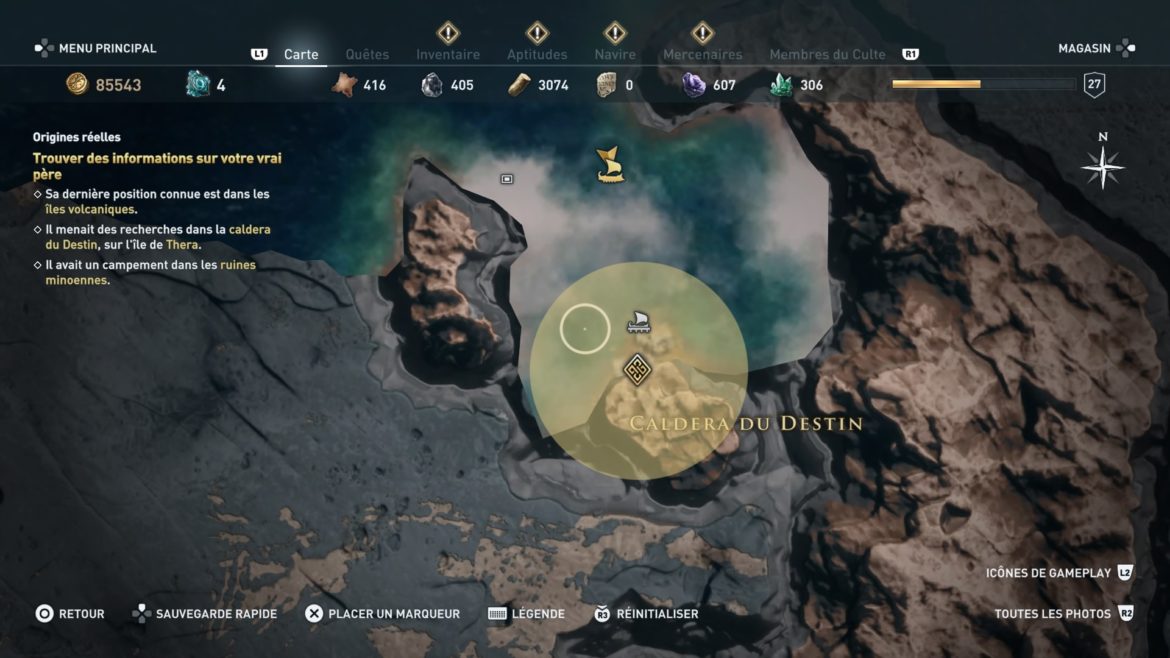Select the Carte tab

tap(301, 54)
